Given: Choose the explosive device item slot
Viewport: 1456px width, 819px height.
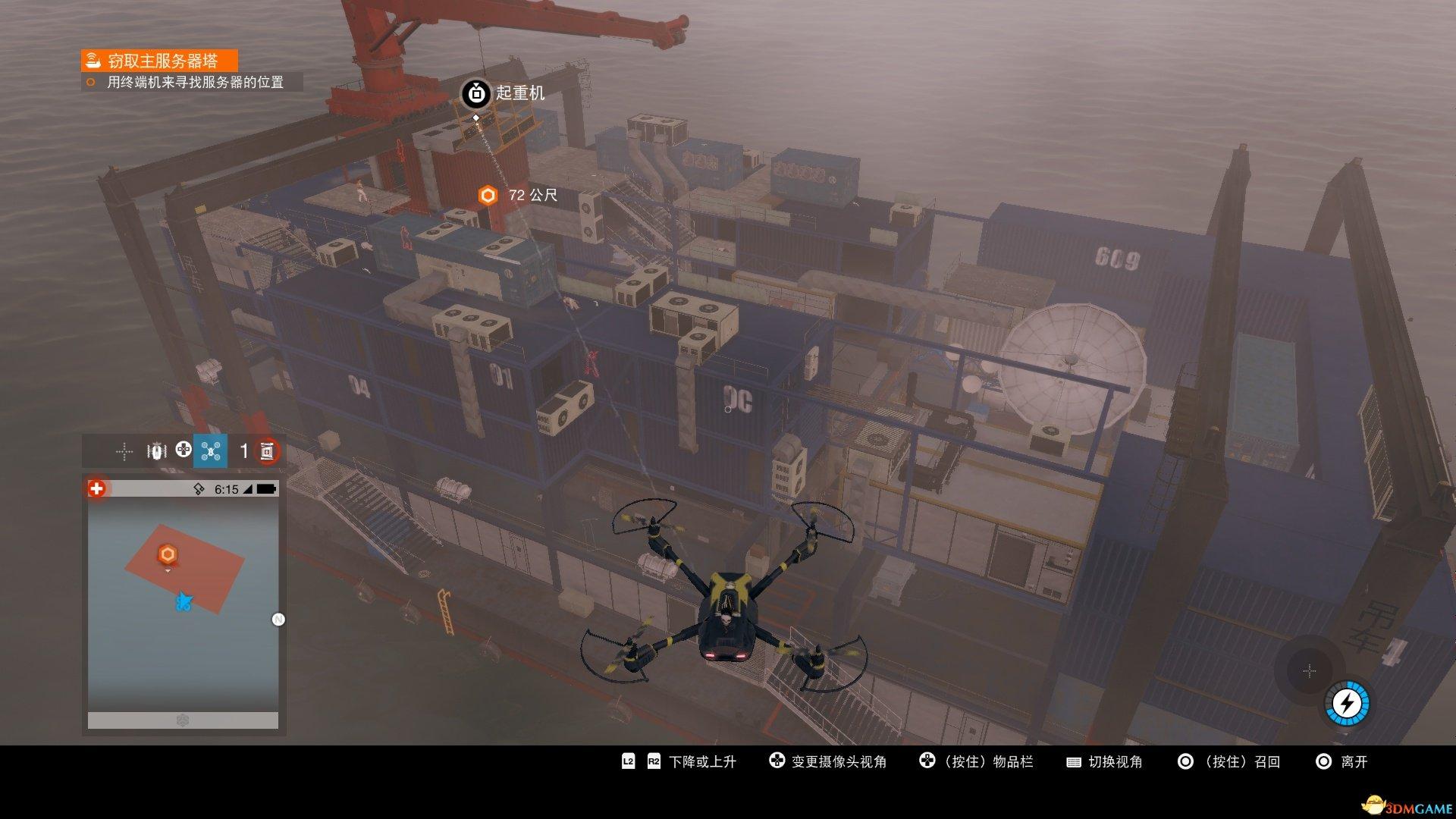Looking at the screenshot, I should click(x=267, y=451).
